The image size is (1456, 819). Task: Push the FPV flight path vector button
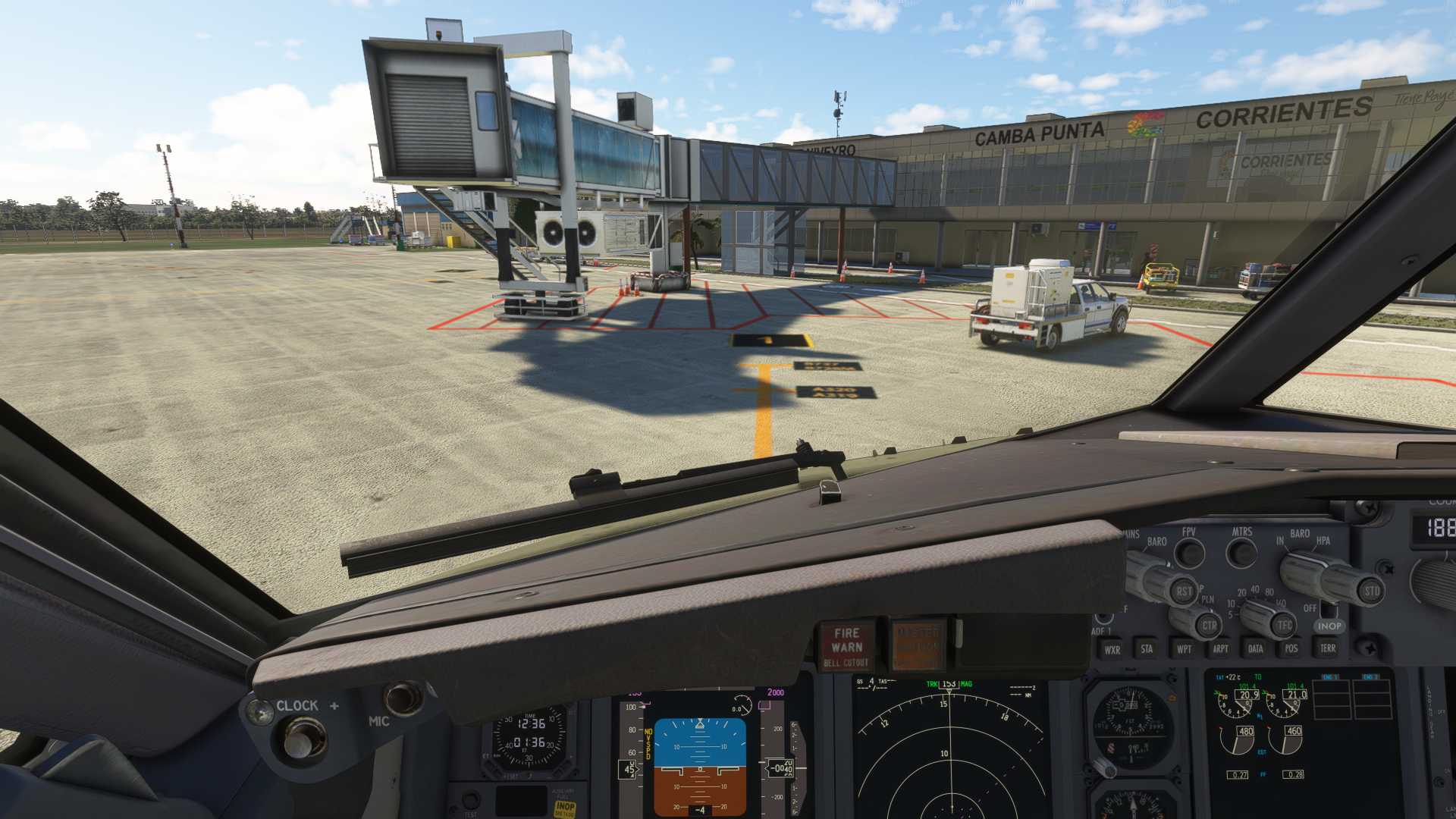1189,553
